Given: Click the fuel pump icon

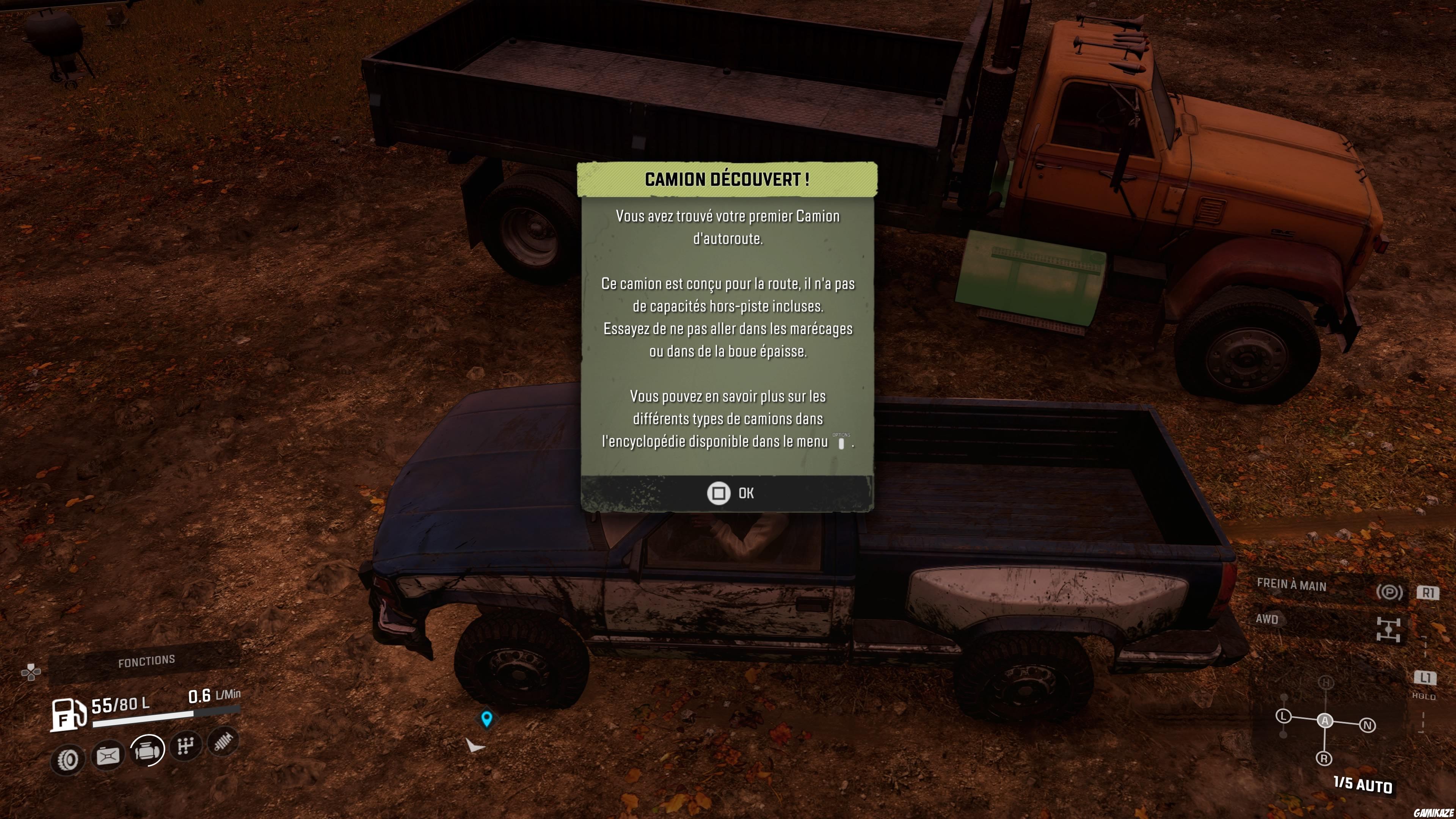Looking at the screenshot, I should click(68, 714).
